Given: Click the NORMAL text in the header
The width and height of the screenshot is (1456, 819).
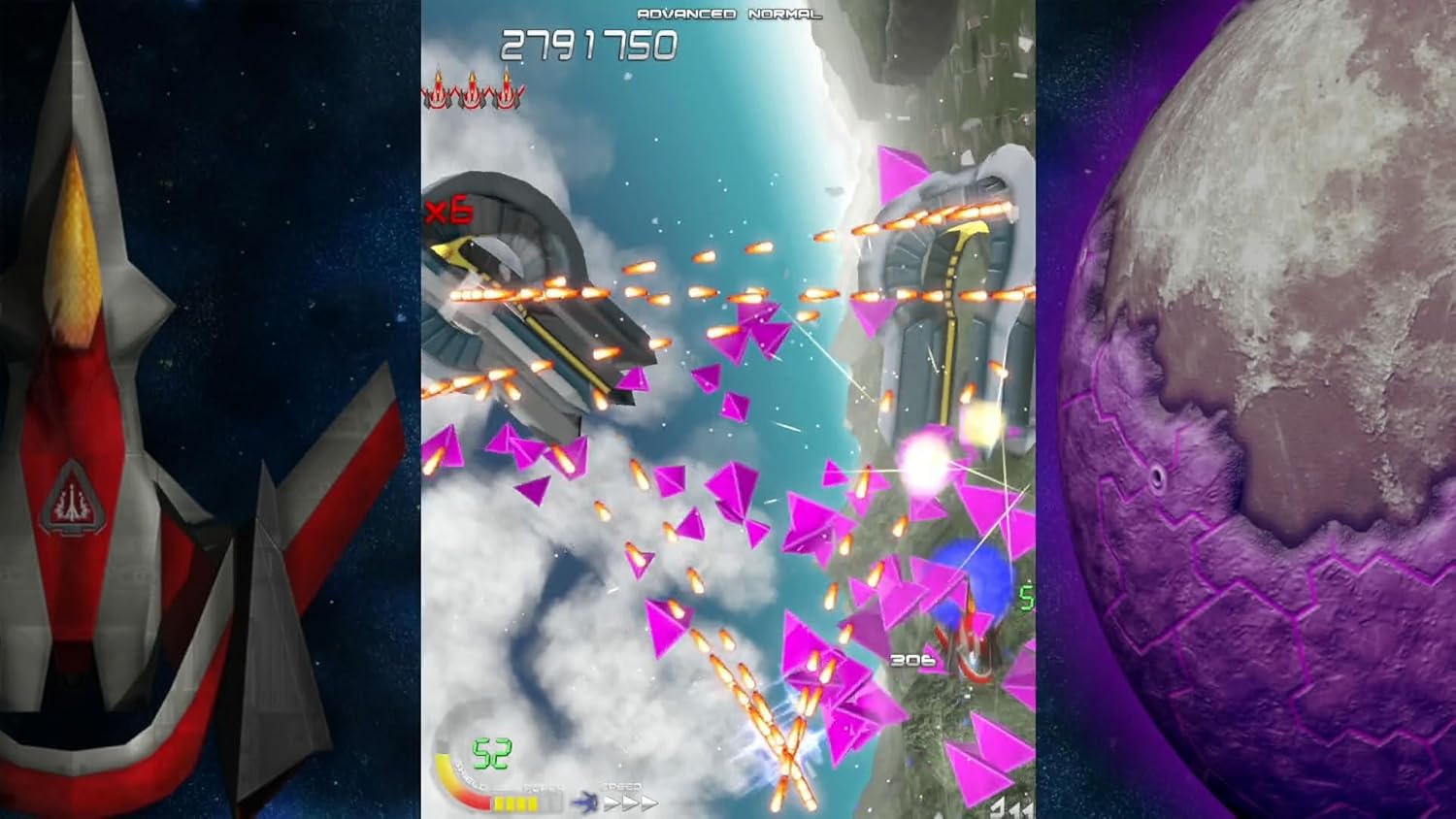Looking at the screenshot, I should click(784, 14).
